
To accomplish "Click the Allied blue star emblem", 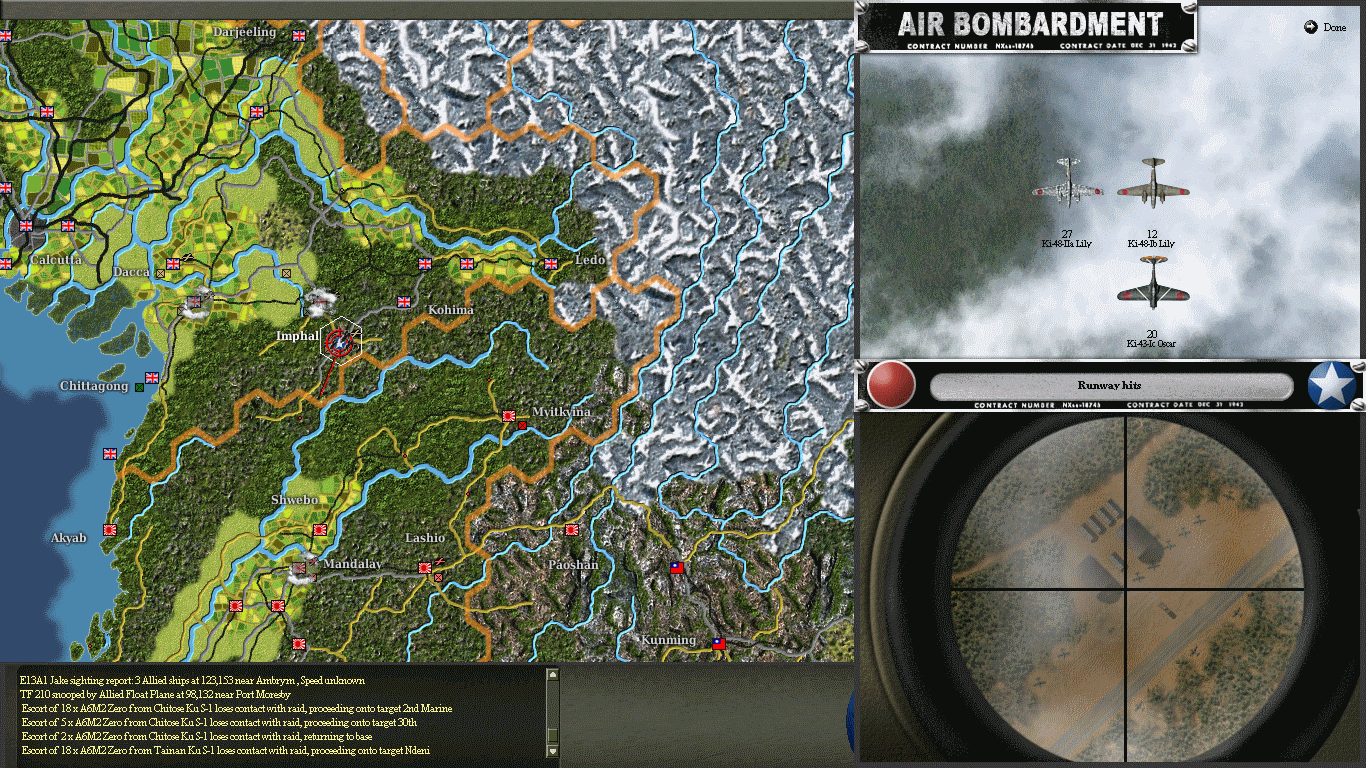I will coord(1331,385).
